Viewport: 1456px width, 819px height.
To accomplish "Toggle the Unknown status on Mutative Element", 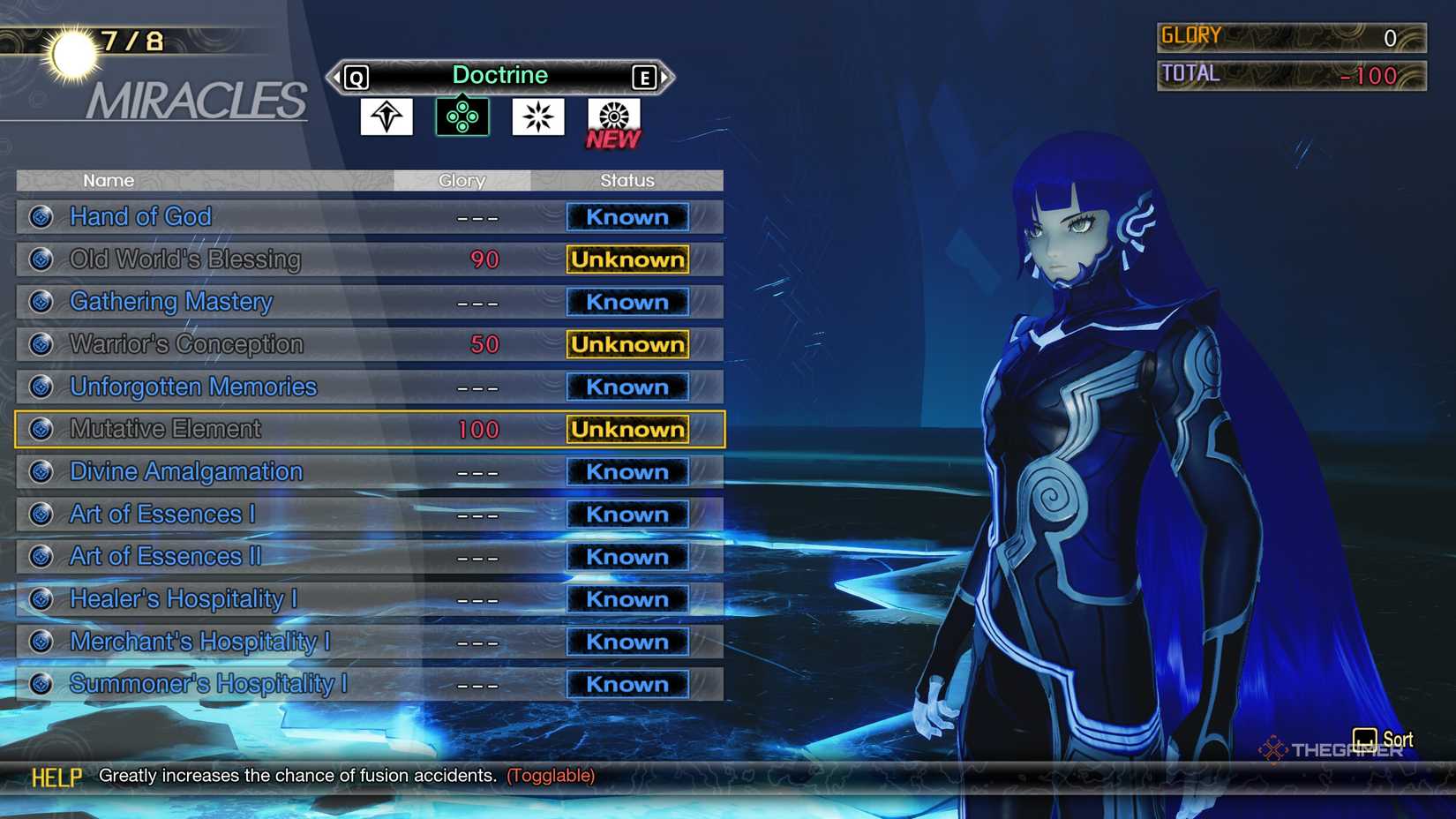I will (x=627, y=430).
